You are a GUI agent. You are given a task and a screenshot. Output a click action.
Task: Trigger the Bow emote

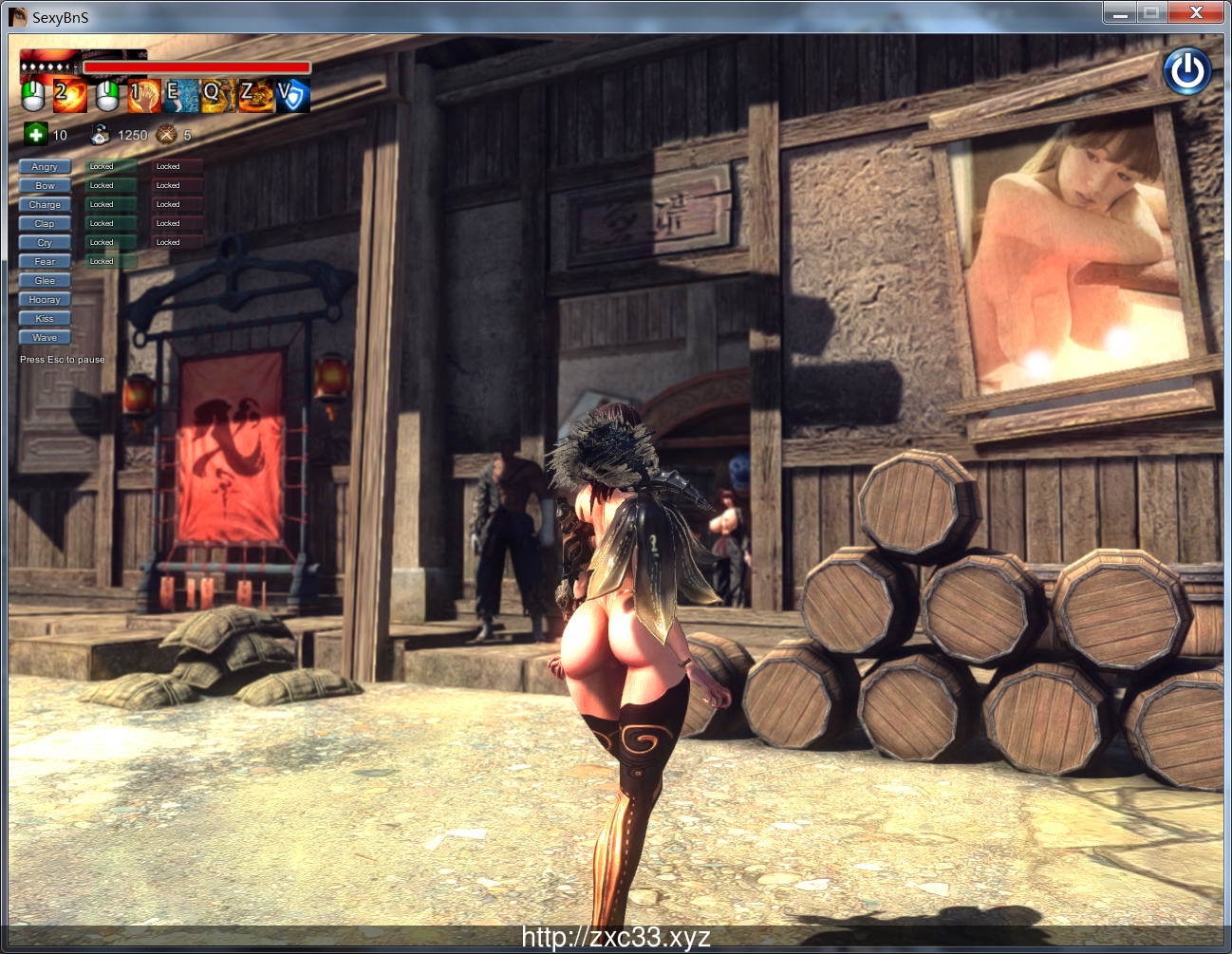[44, 185]
